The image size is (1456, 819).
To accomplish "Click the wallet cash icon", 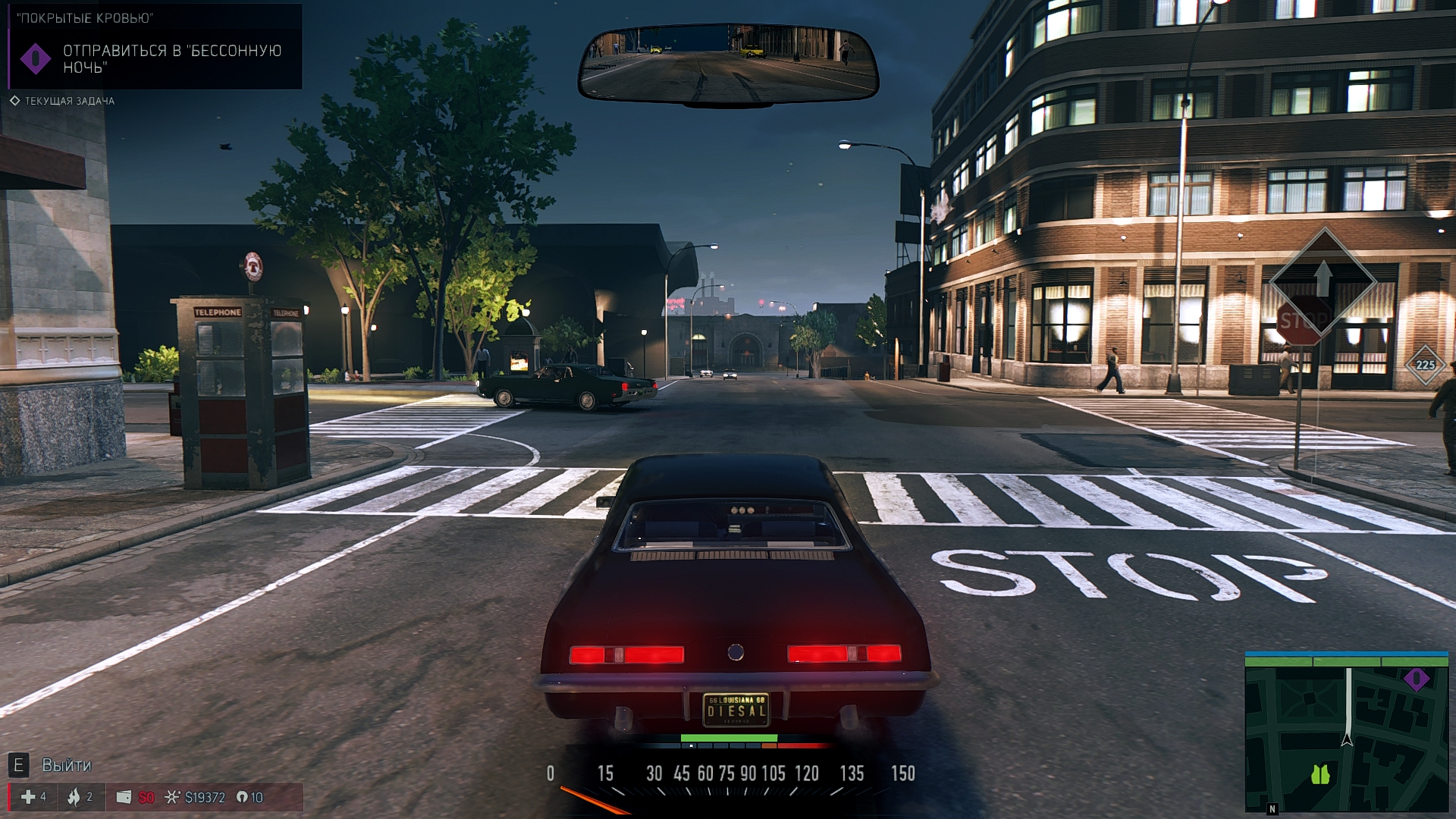I will pos(124,797).
